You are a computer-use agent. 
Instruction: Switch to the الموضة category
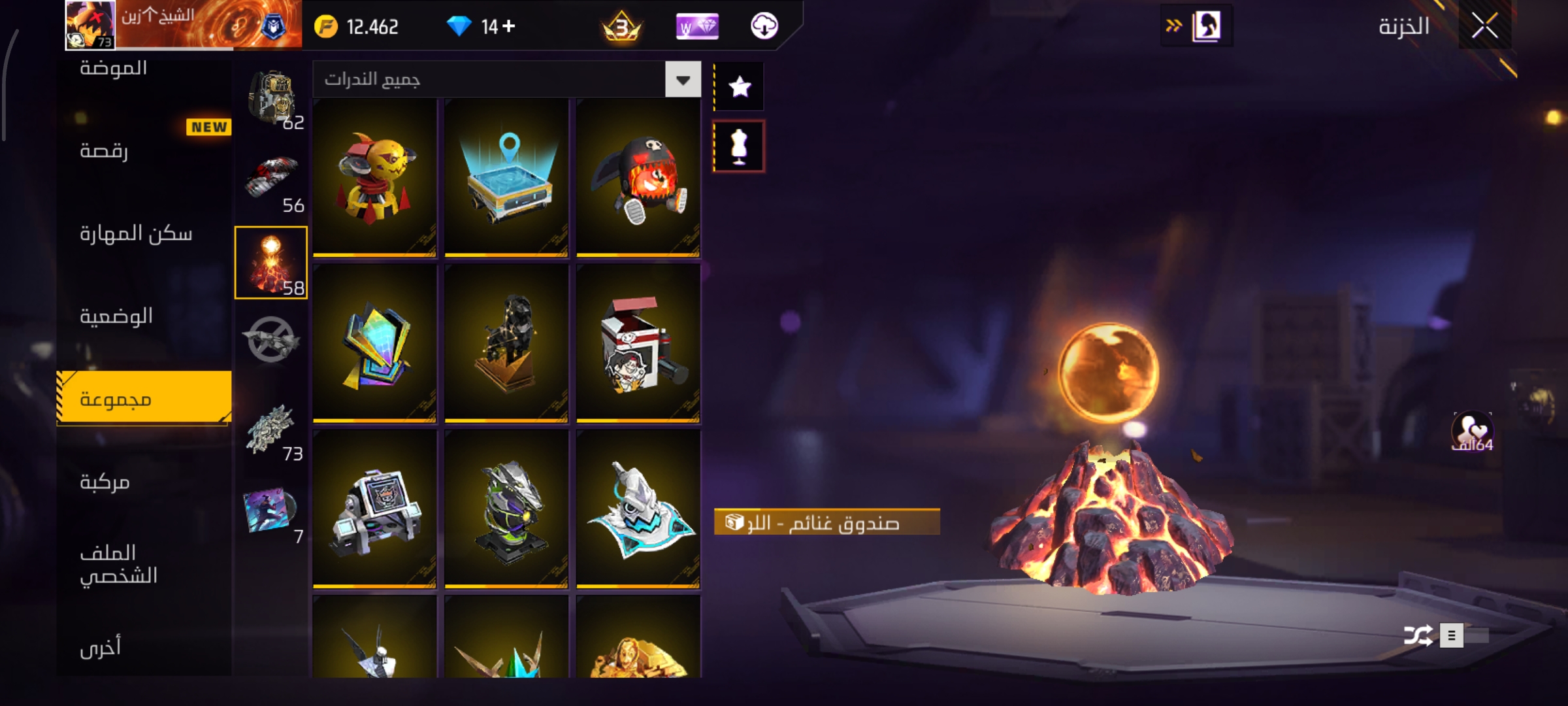pyautogui.click(x=114, y=68)
